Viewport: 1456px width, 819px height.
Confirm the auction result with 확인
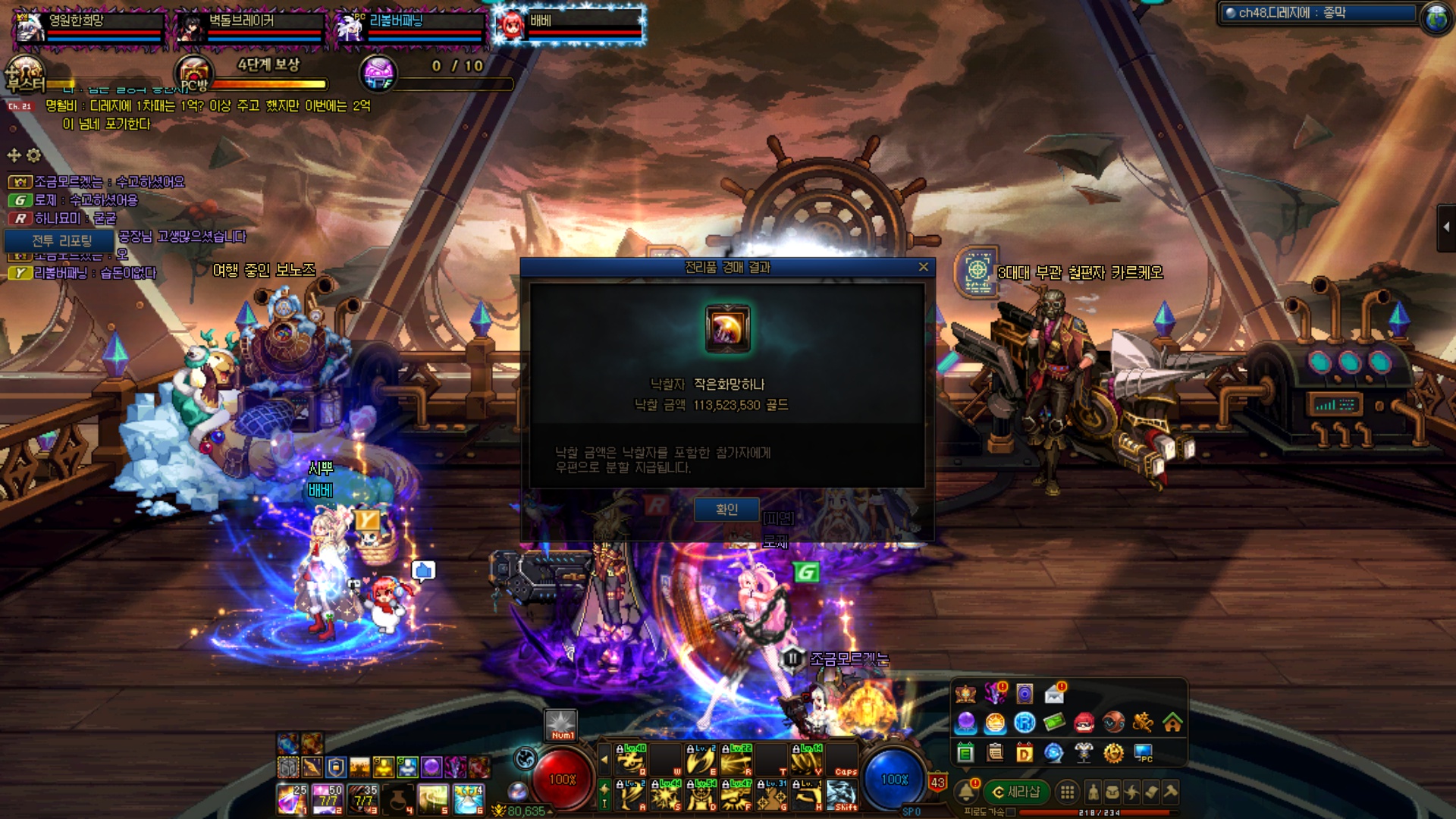pyautogui.click(x=726, y=510)
